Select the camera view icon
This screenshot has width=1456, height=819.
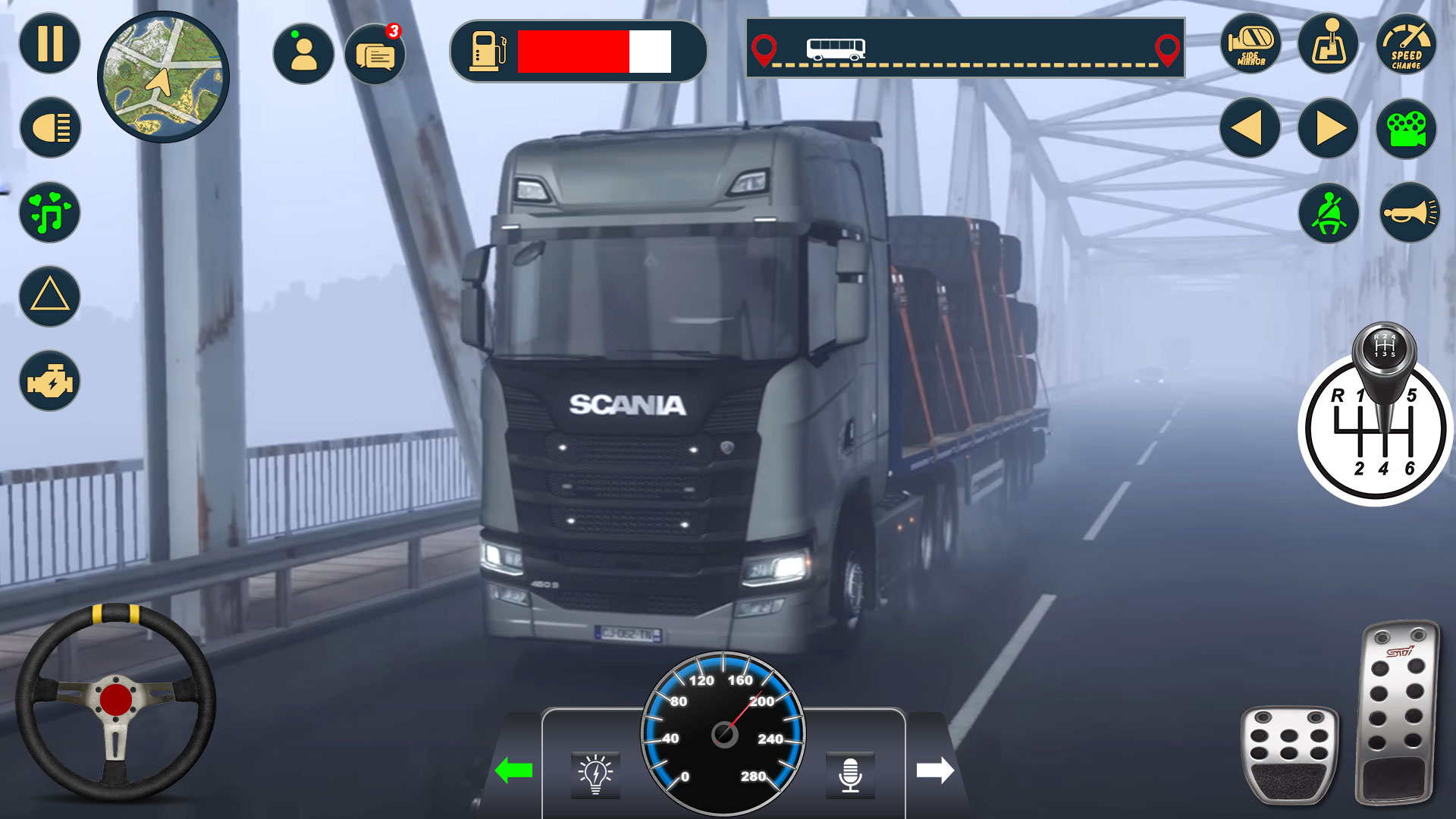pyautogui.click(x=1407, y=129)
